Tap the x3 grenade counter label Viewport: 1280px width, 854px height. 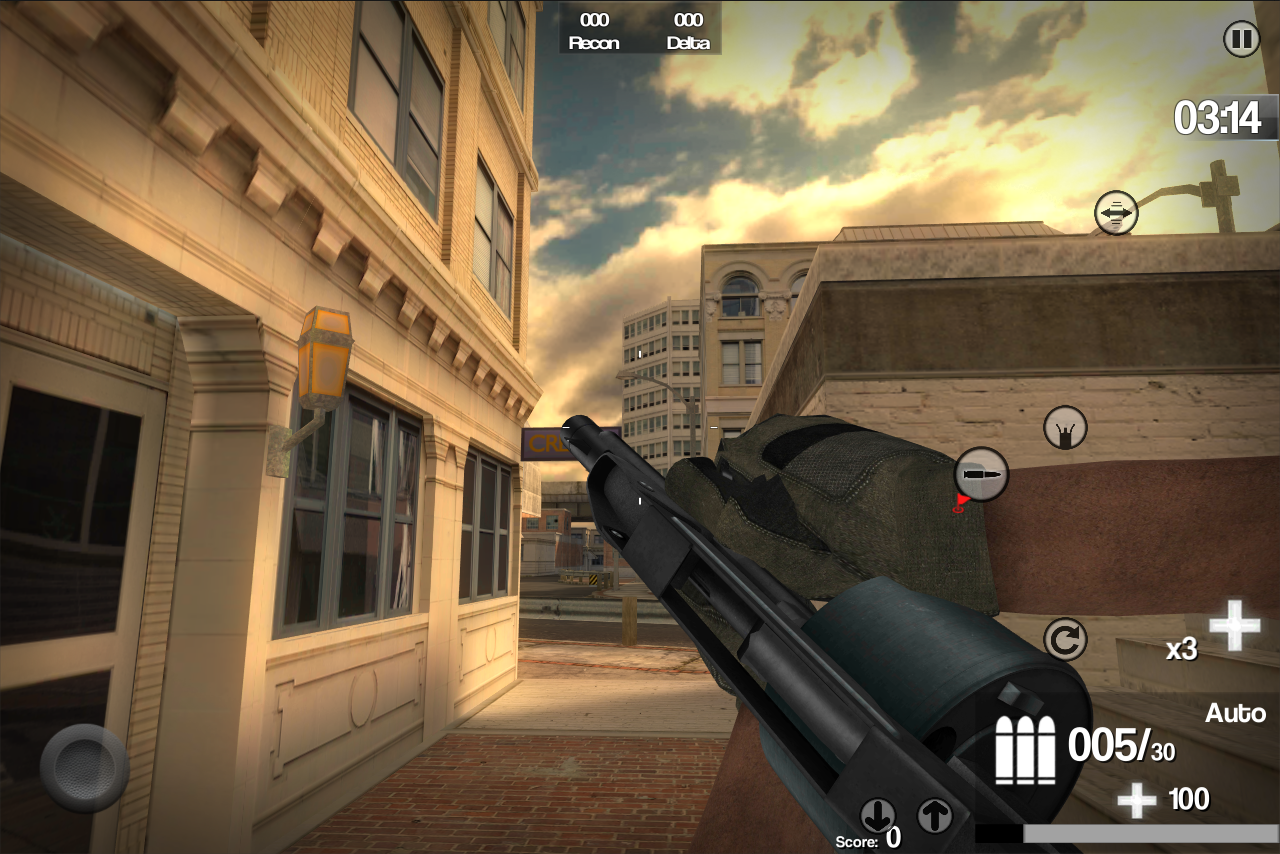tap(1184, 650)
